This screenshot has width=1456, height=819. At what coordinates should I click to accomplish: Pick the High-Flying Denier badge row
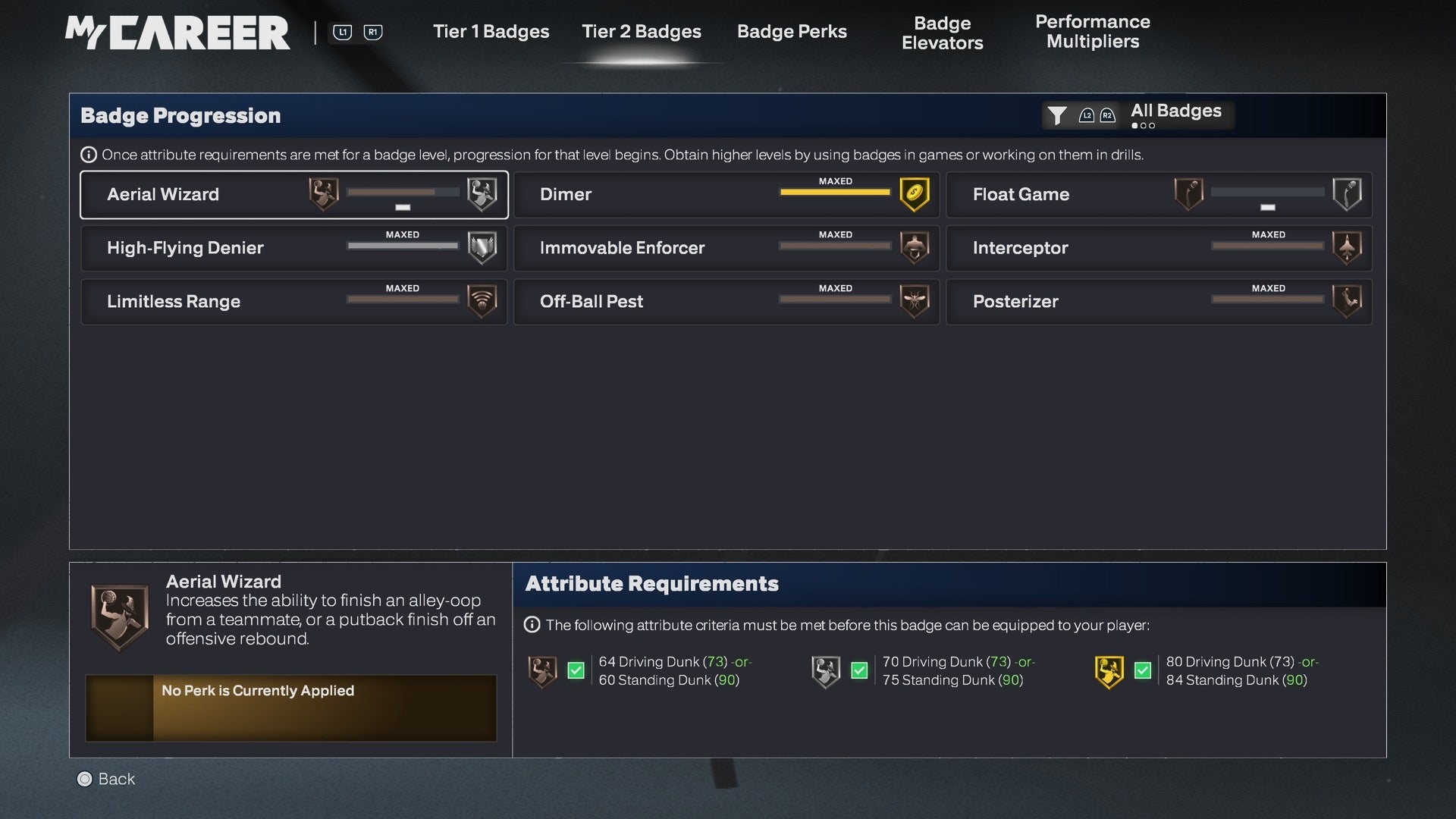(294, 248)
